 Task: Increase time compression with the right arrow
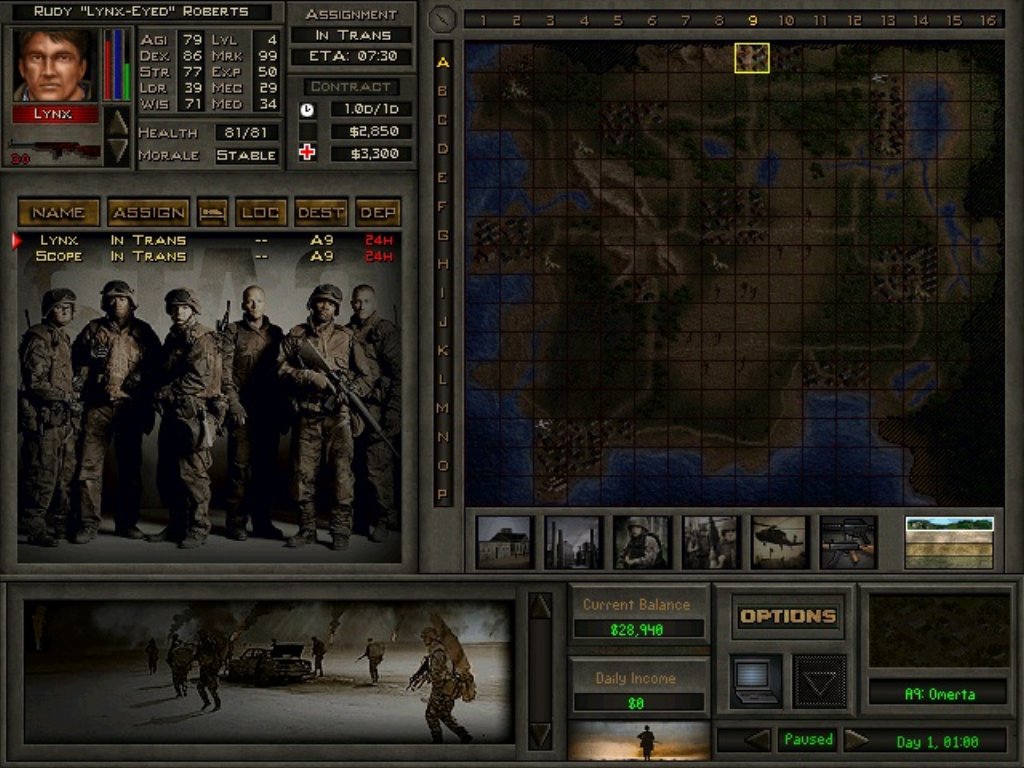click(856, 740)
